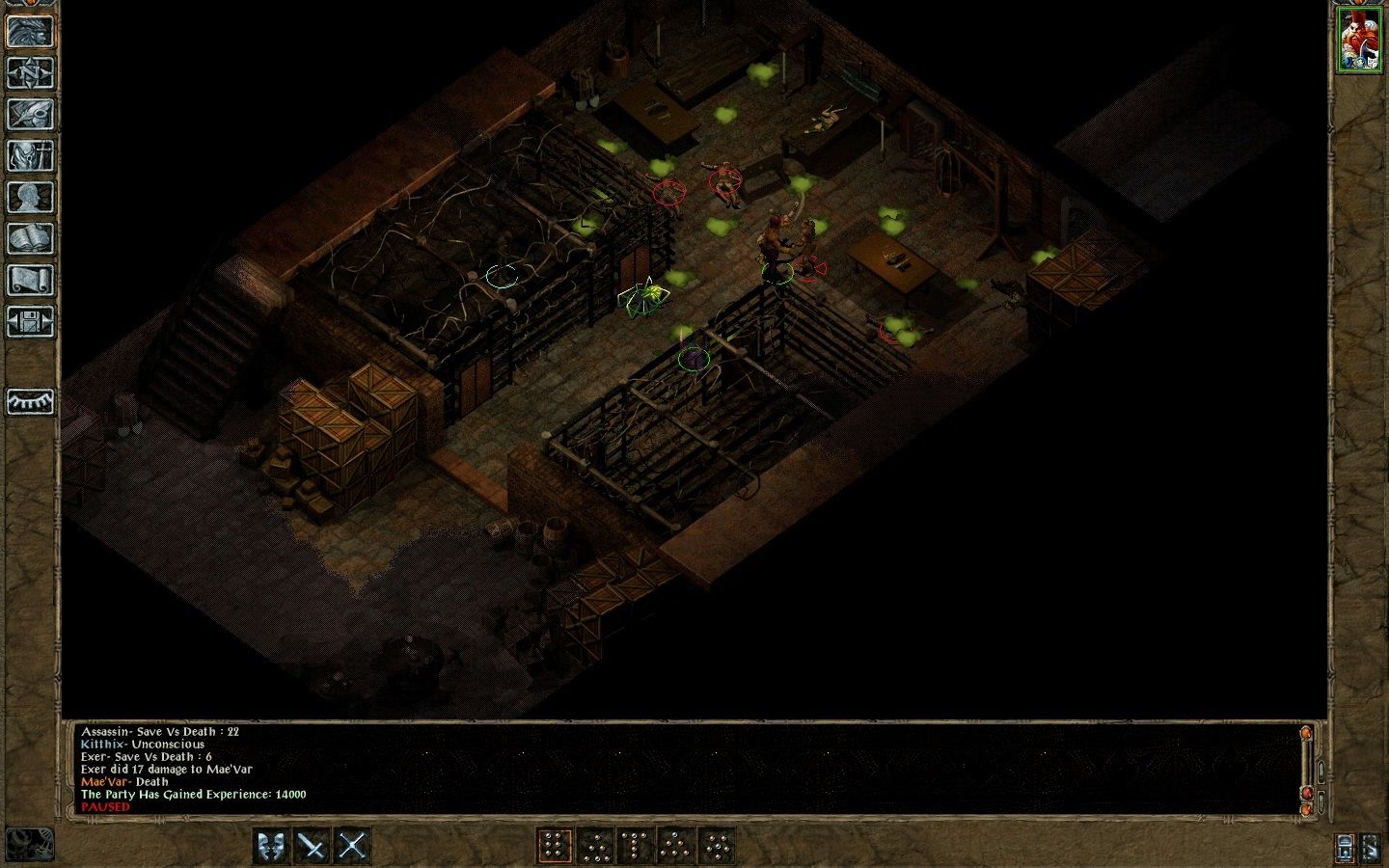Open the Journal via quill and inkwell icon
The image size is (1389, 868).
(x=29, y=116)
